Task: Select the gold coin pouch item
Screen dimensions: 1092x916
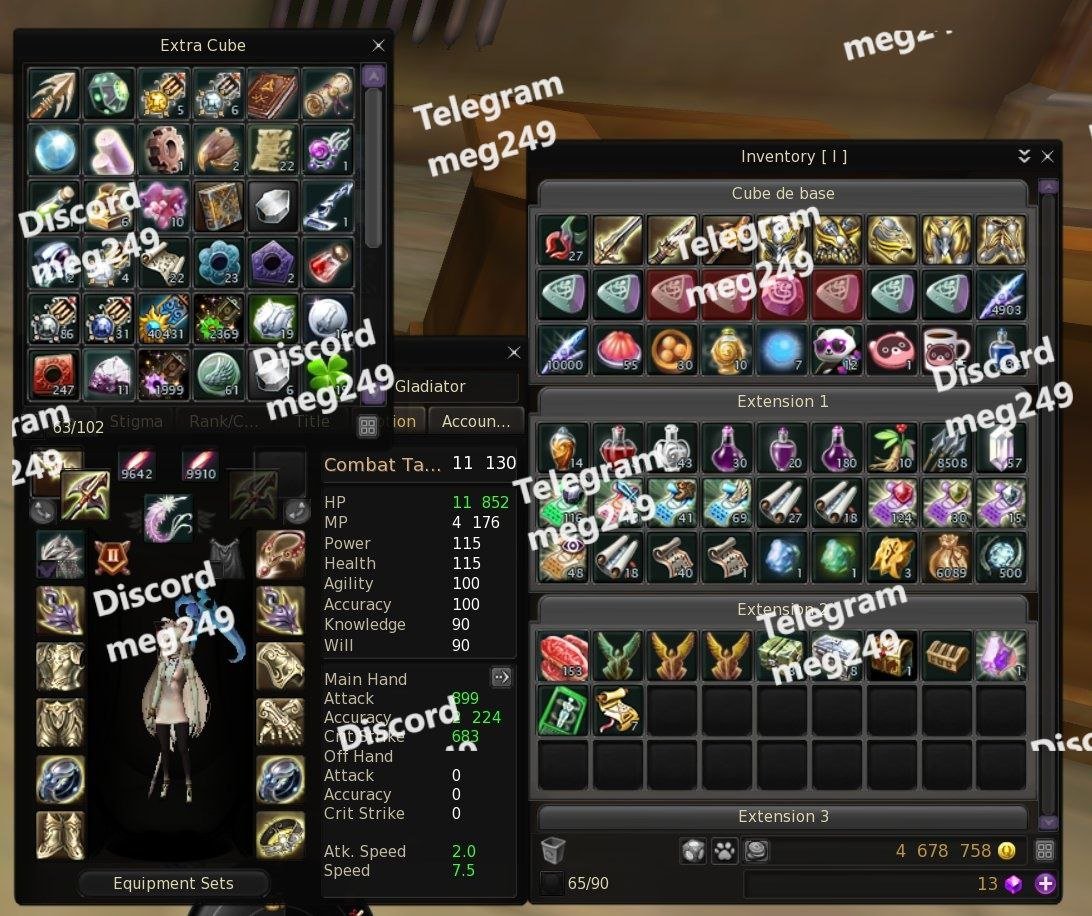Action: click(946, 558)
